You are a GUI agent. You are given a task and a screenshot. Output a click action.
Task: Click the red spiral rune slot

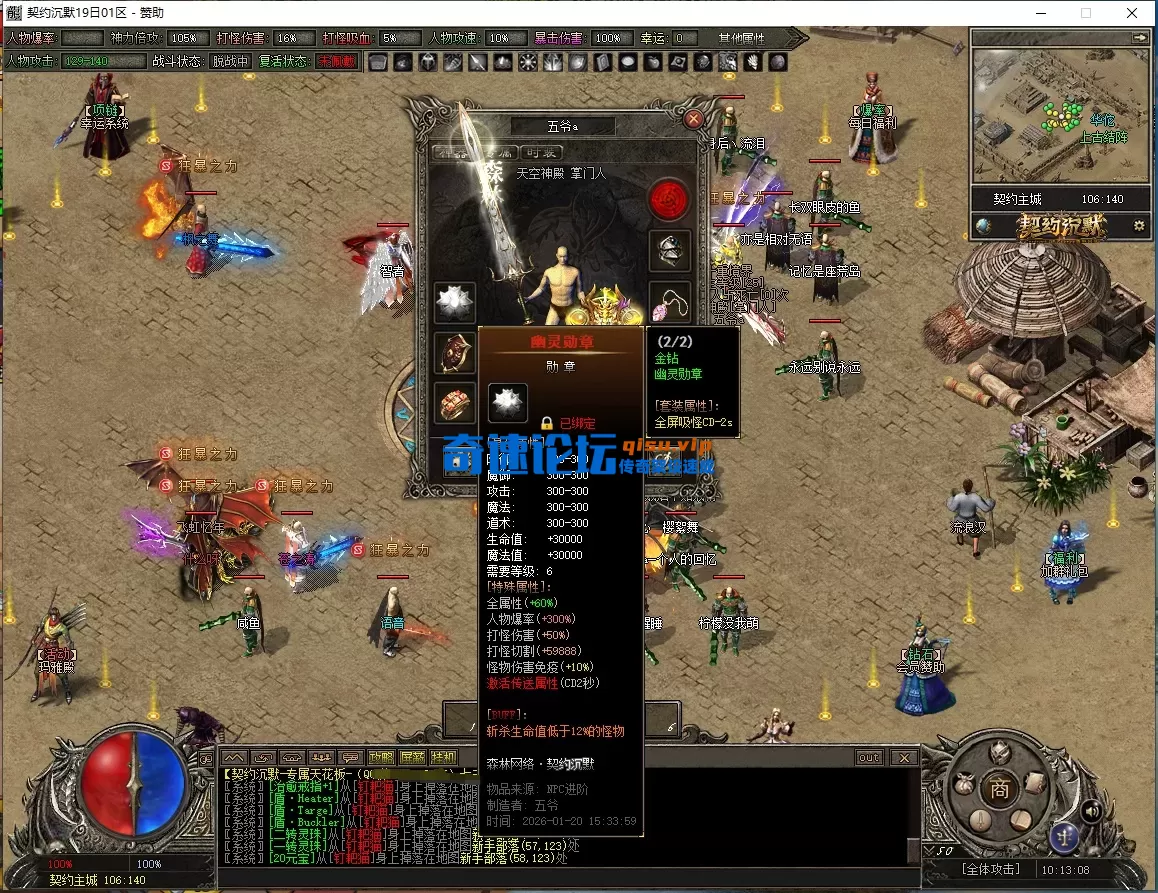670,200
